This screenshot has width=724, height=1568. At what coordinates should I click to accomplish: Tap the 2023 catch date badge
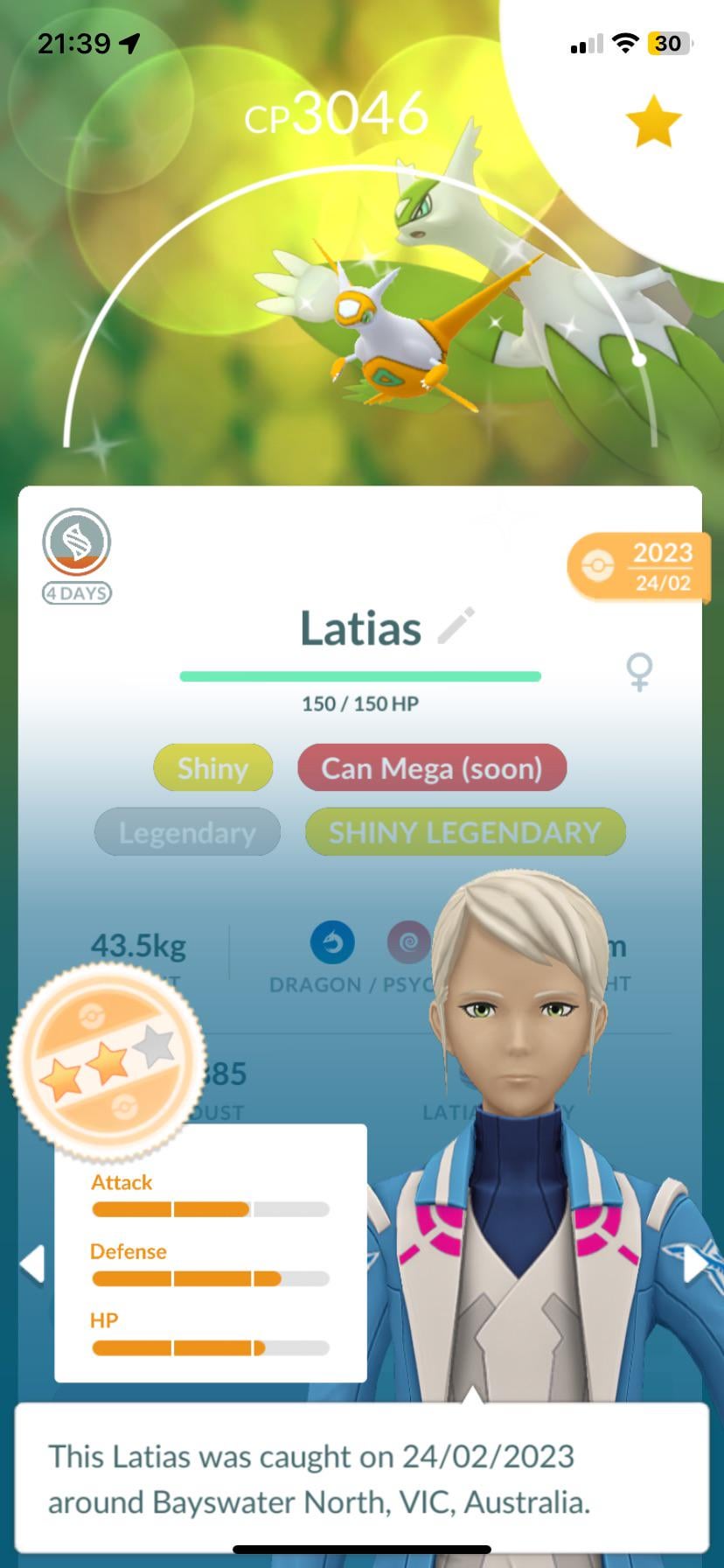coord(640,566)
